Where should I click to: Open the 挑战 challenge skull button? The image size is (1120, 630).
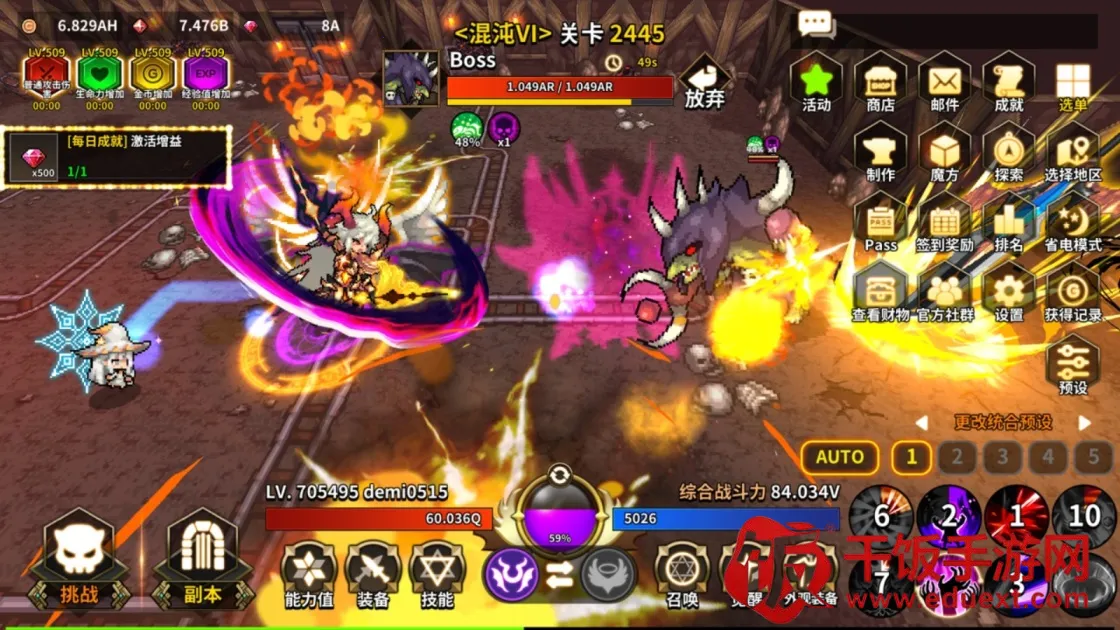pos(79,558)
